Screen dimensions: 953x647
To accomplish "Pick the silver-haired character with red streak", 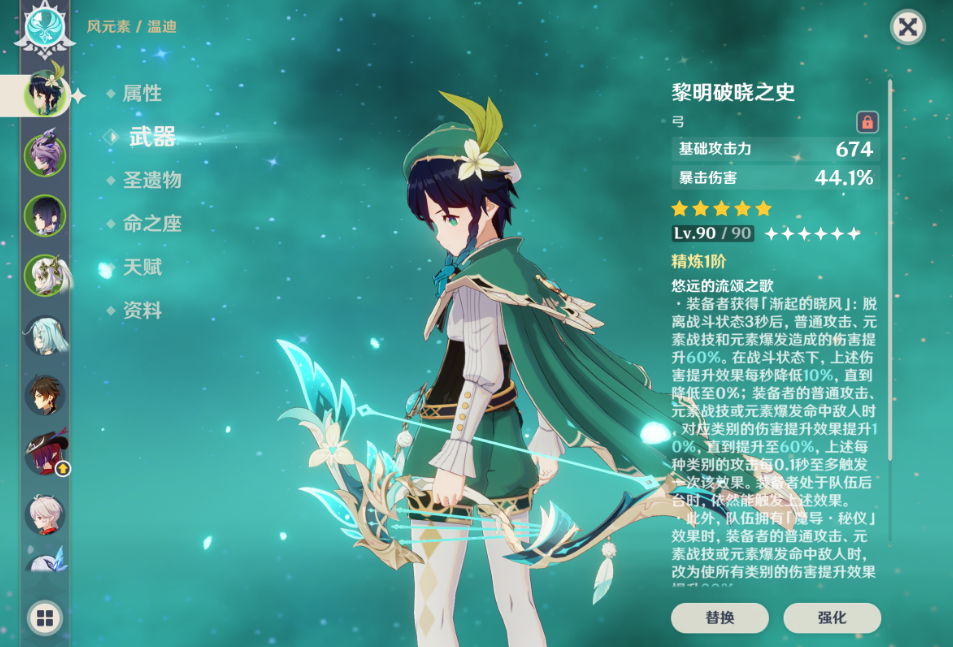I will coord(45,514).
